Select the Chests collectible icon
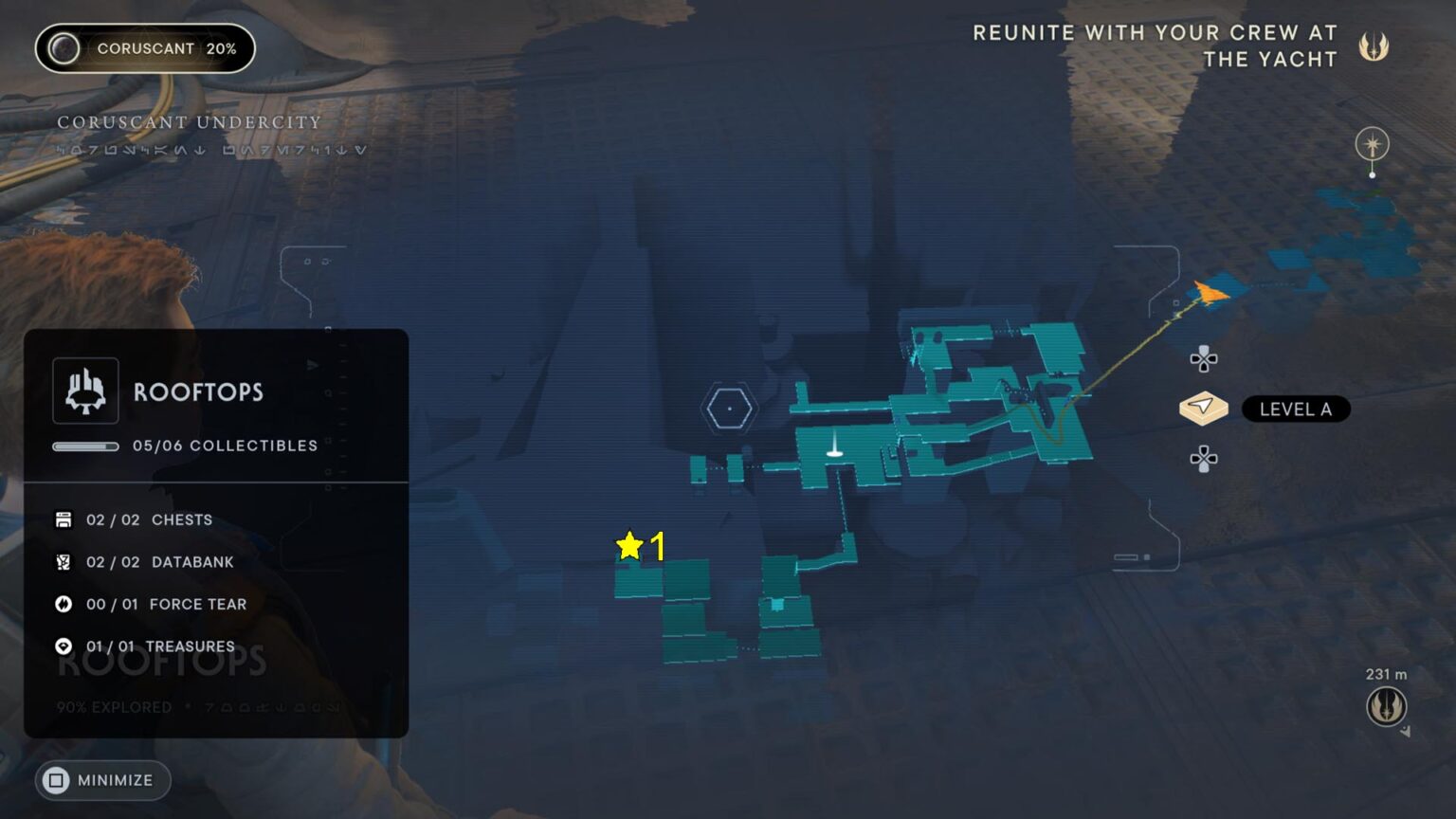The image size is (1456, 819). point(63,519)
